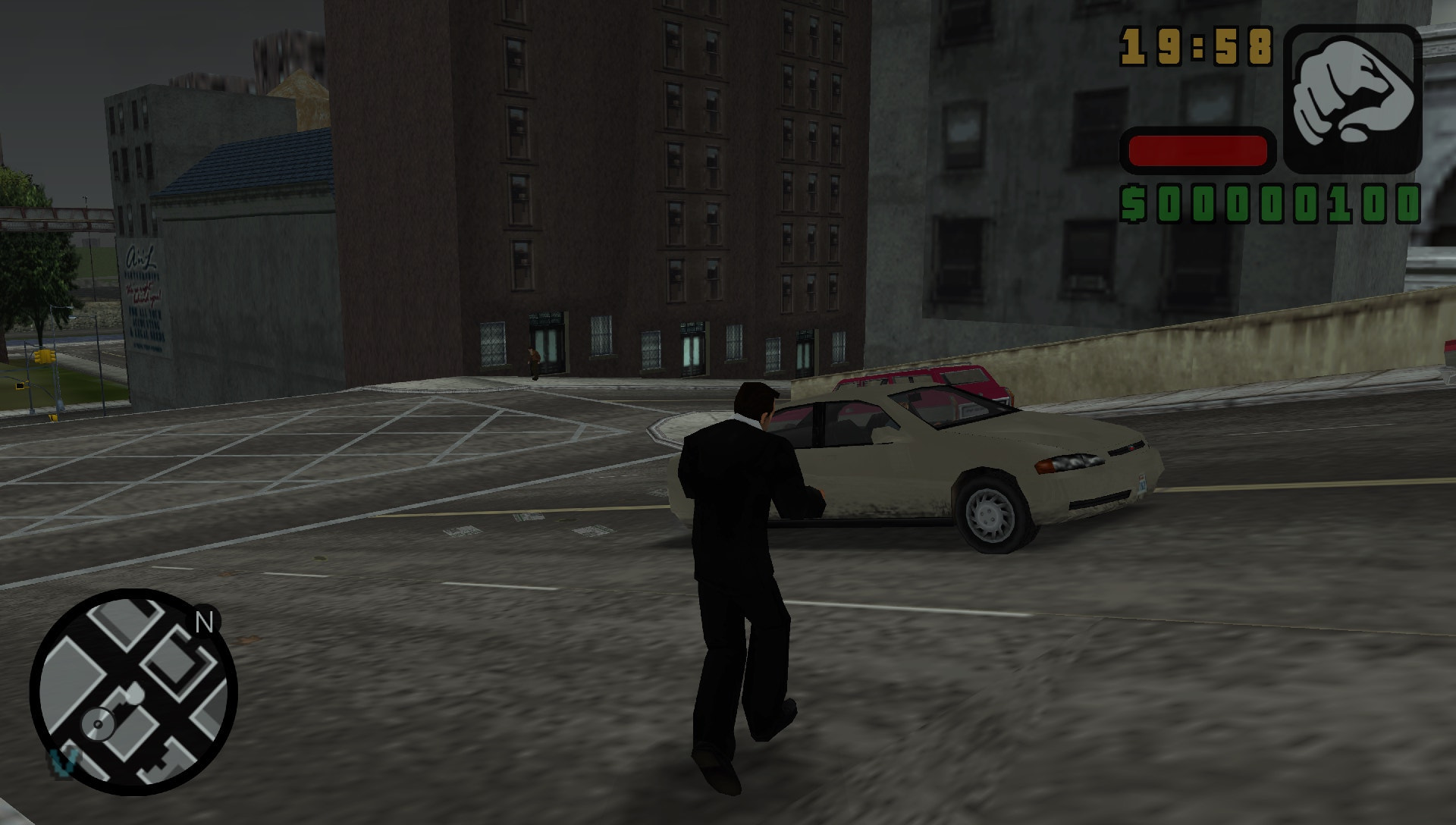The width and height of the screenshot is (1456, 825).
Task: Click the red health bar
Action: (x=1196, y=152)
